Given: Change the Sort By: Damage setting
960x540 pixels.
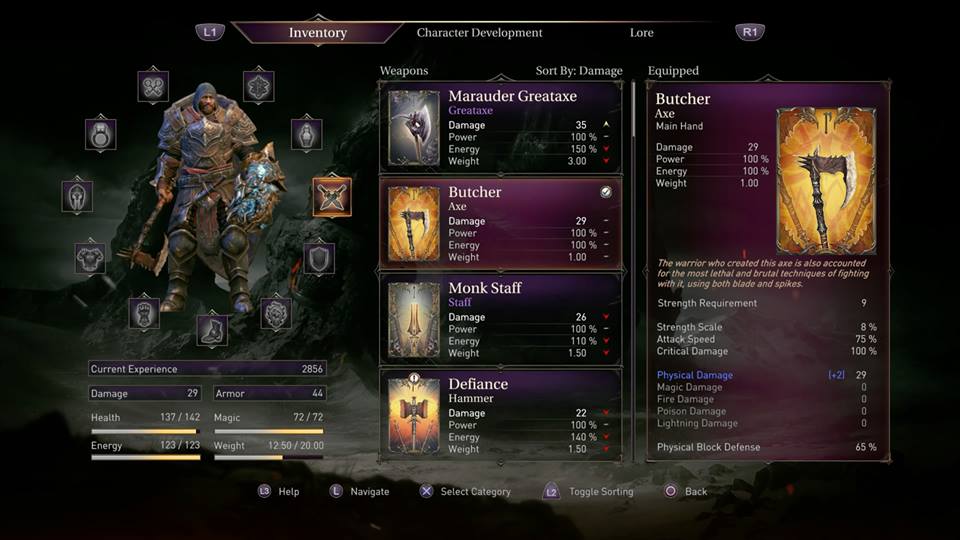Looking at the screenshot, I should click(x=578, y=71).
